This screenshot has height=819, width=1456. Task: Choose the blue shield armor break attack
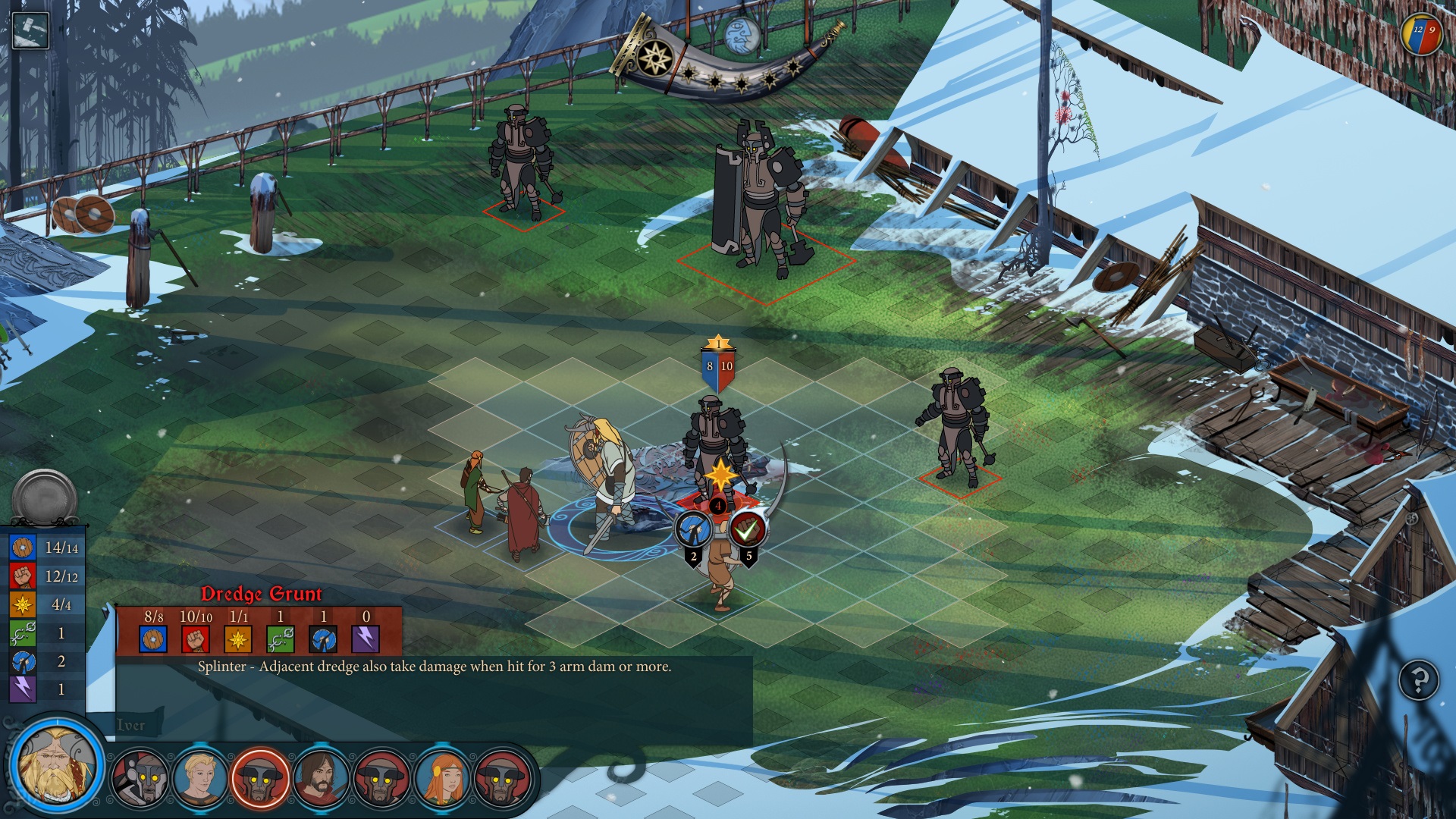693,529
